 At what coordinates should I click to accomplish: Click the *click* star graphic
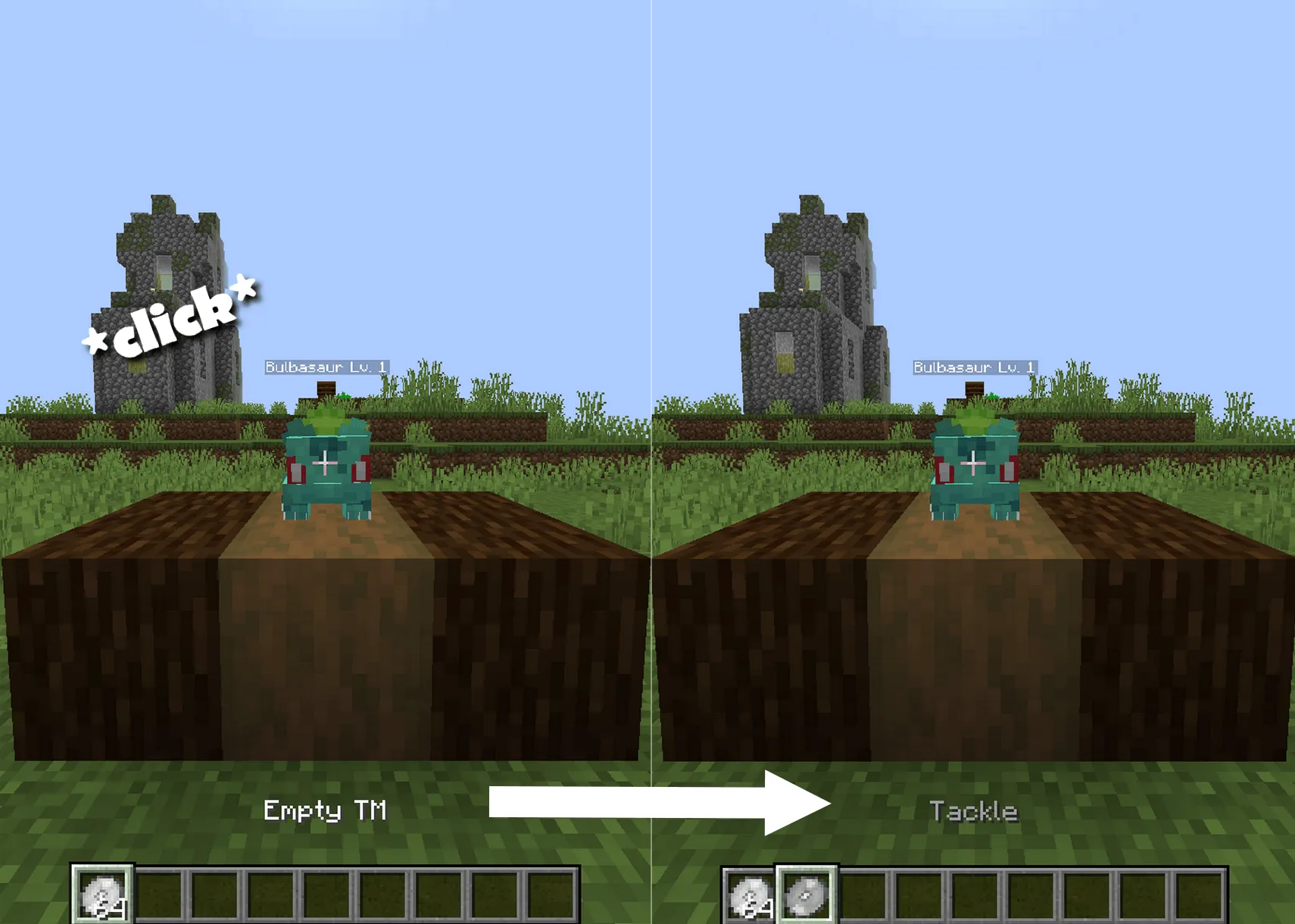170,318
